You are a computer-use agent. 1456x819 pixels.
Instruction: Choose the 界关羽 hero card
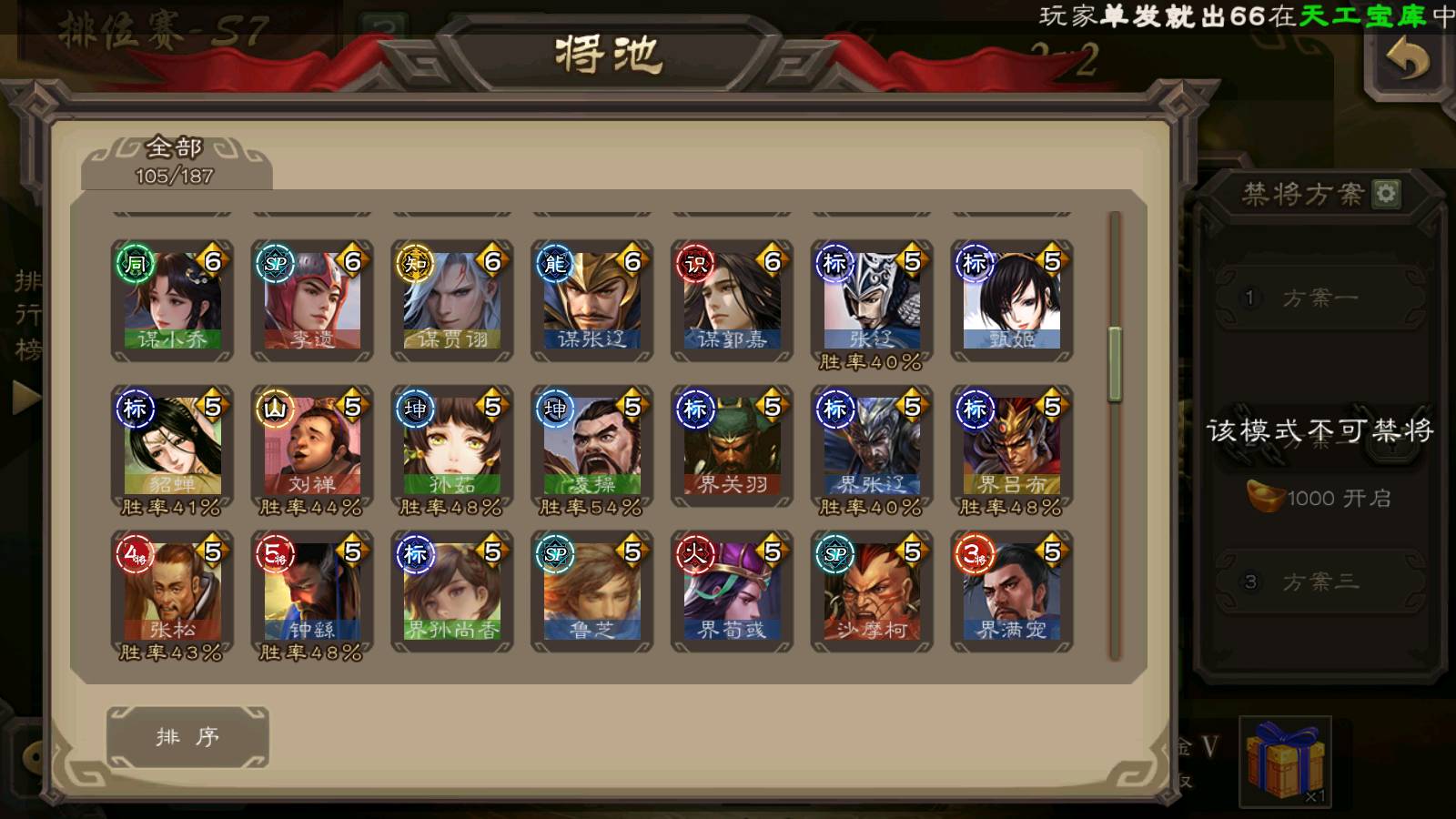(x=733, y=445)
